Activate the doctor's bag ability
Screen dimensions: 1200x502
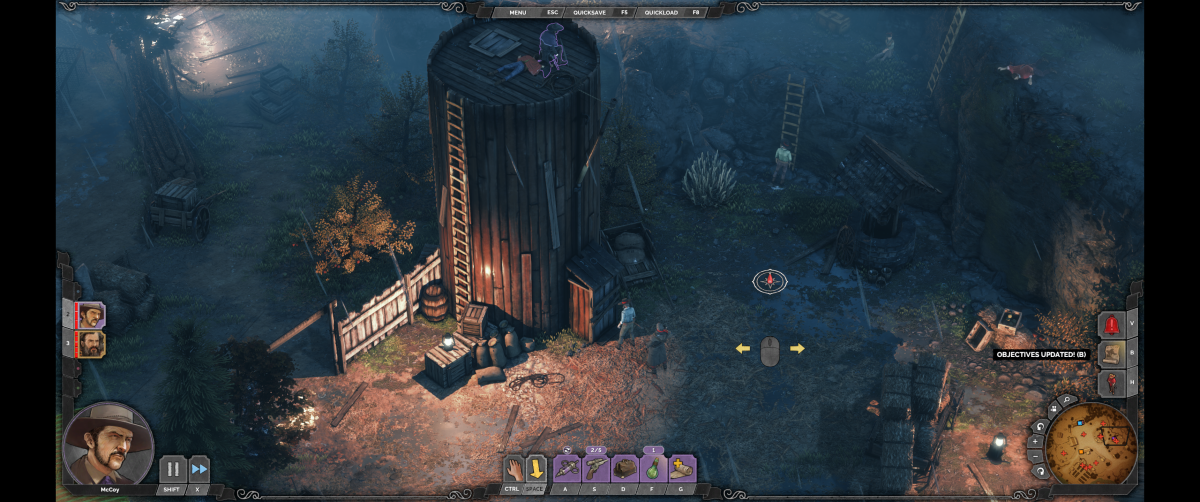625,468
